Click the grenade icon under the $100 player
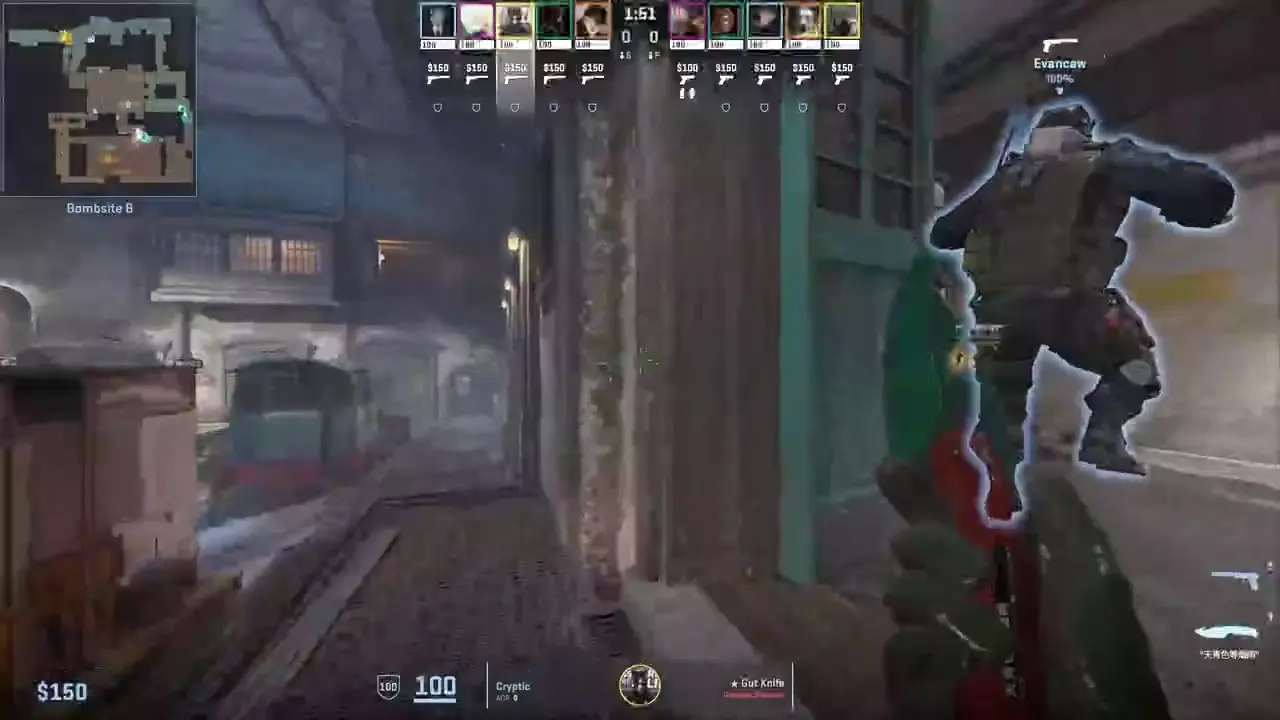1280x720 pixels. pos(687,93)
